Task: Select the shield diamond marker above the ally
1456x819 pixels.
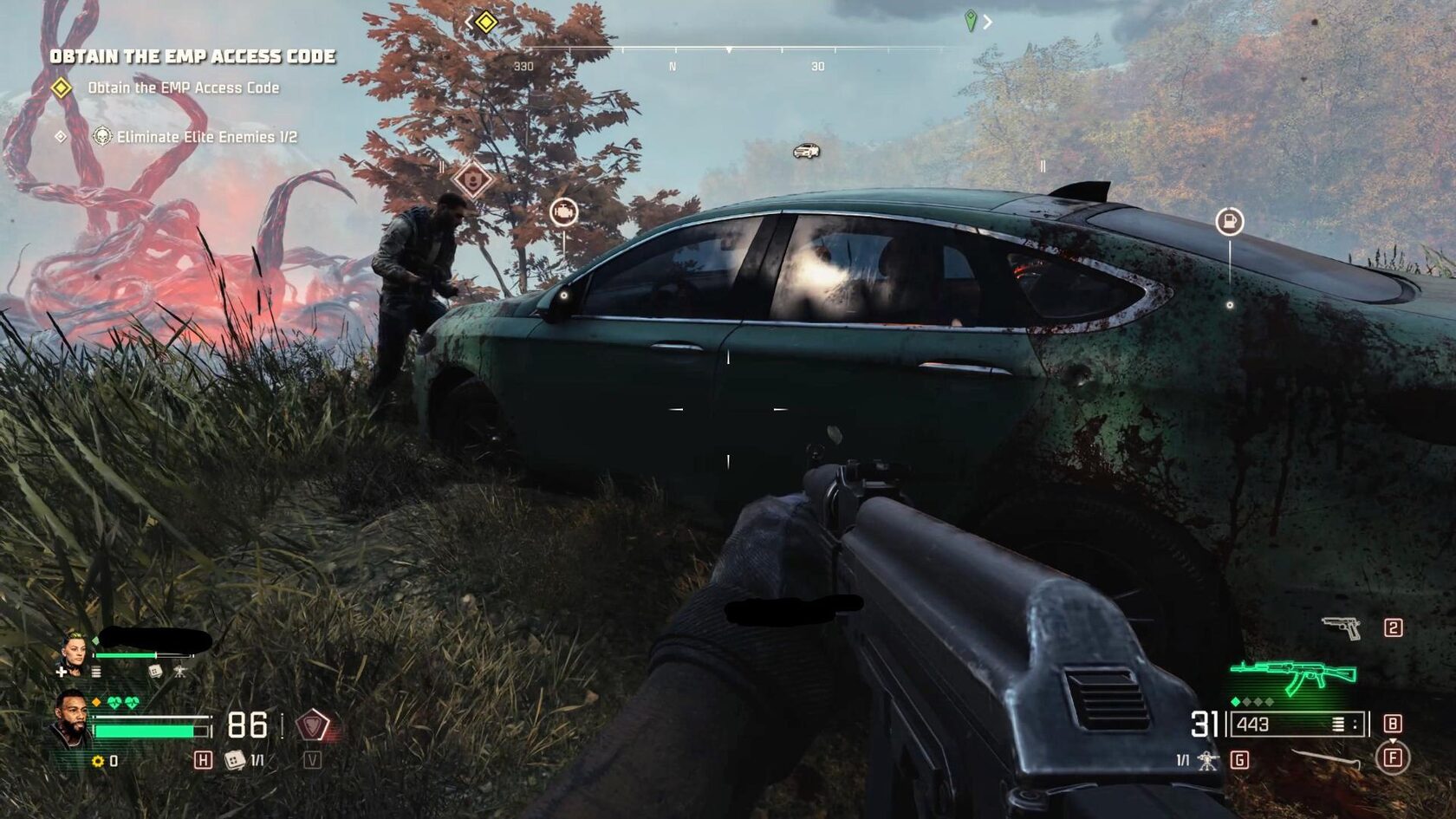Action: pyautogui.click(x=472, y=180)
